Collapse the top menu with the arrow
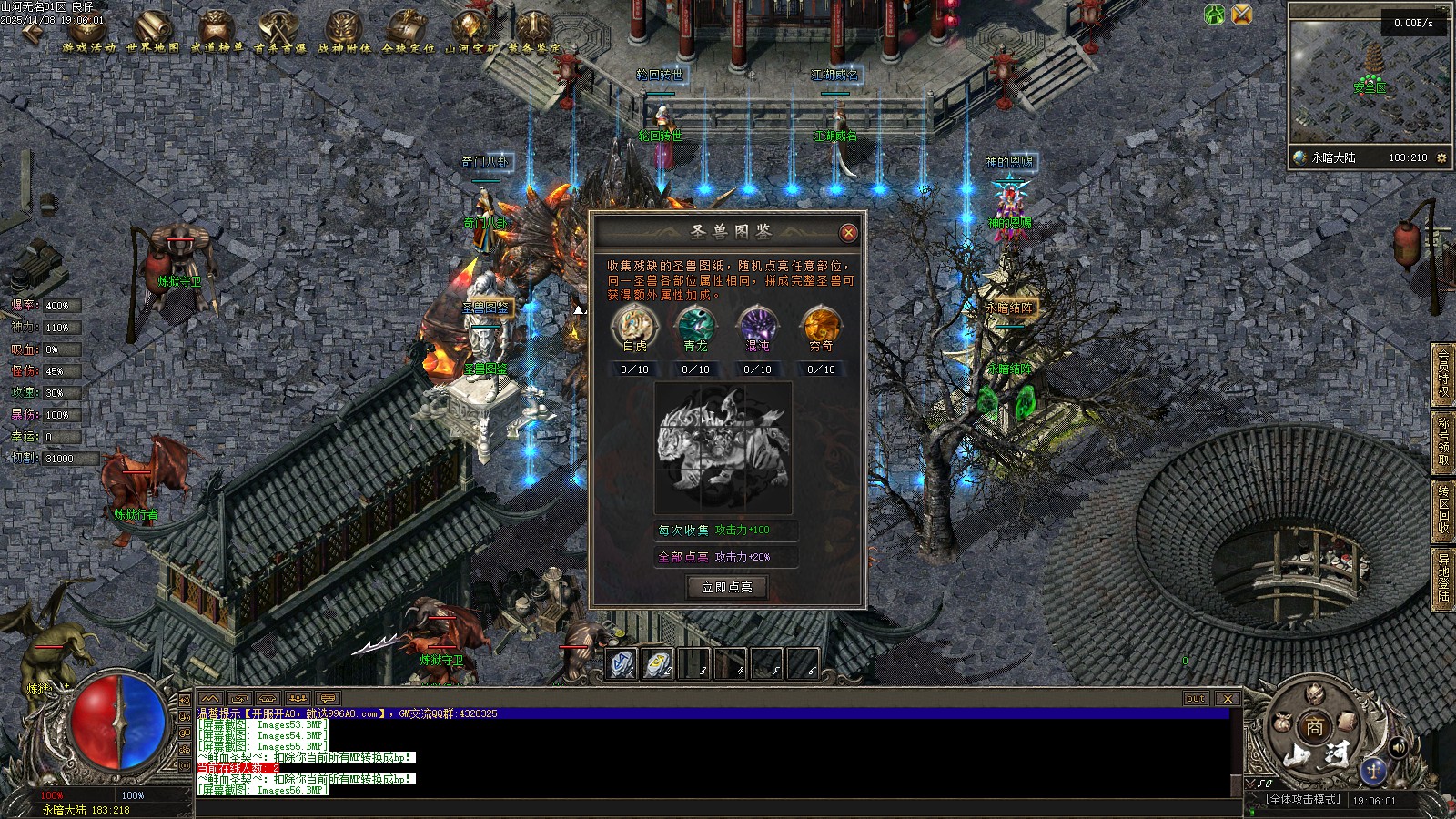Screen dimensions: 1456x819 coord(31,32)
